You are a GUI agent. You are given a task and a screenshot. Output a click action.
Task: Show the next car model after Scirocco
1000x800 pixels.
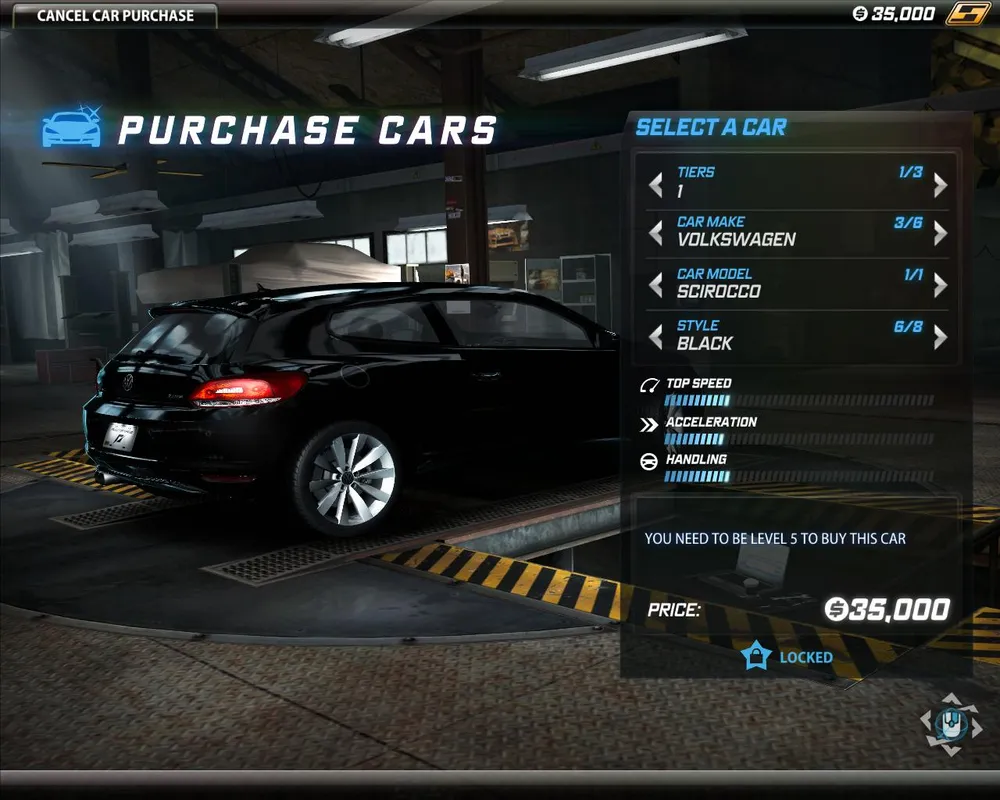click(x=940, y=285)
